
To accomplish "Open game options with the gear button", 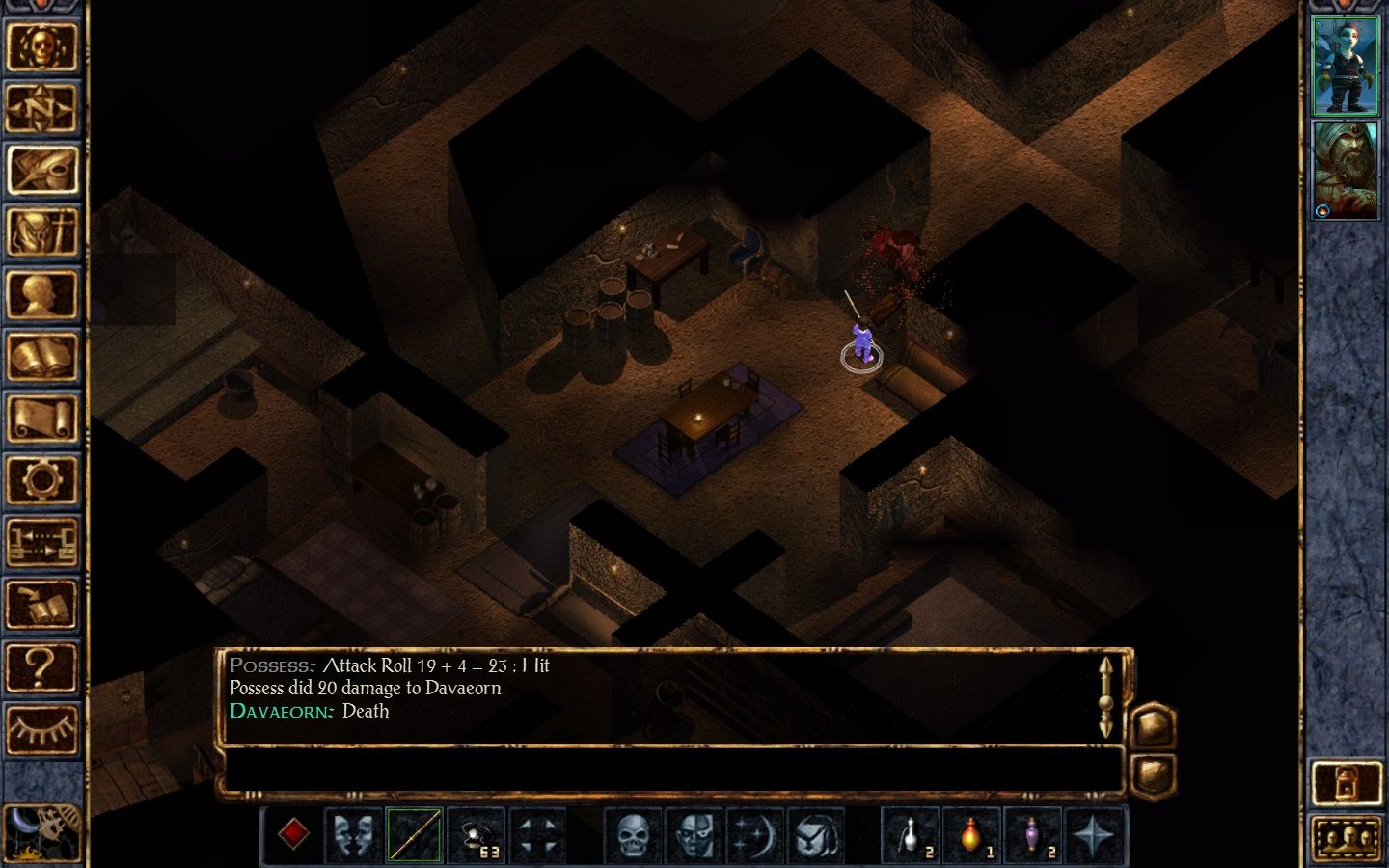I will click(41, 480).
